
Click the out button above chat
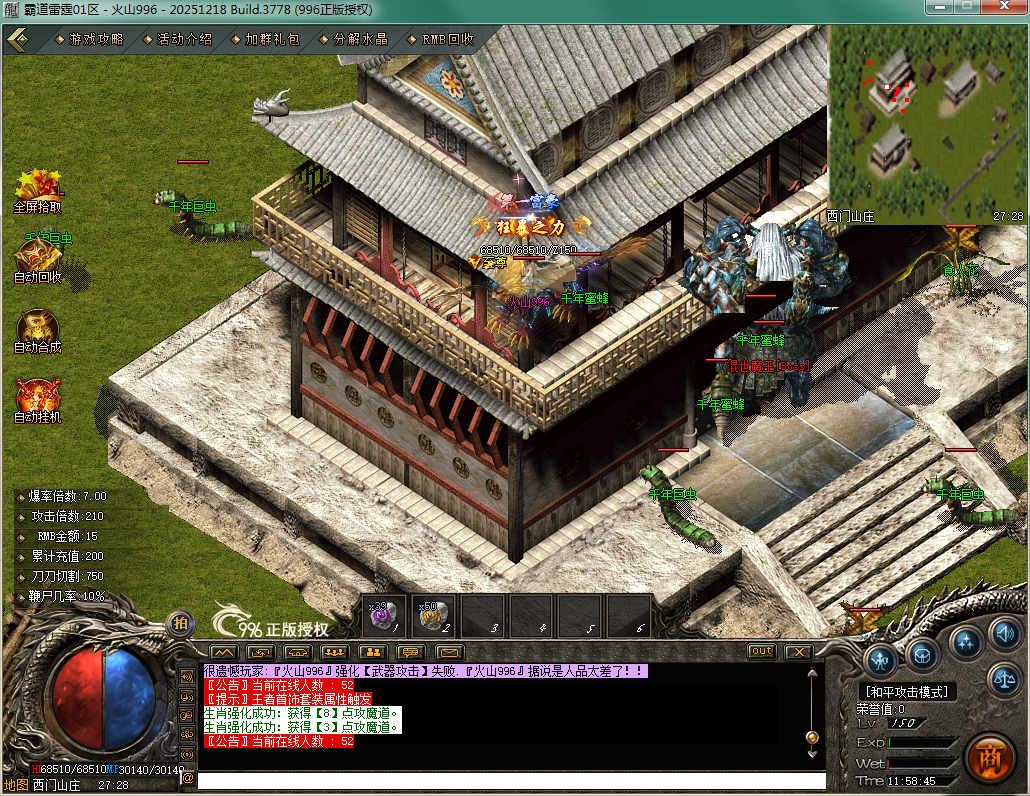pyautogui.click(x=762, y=651)
